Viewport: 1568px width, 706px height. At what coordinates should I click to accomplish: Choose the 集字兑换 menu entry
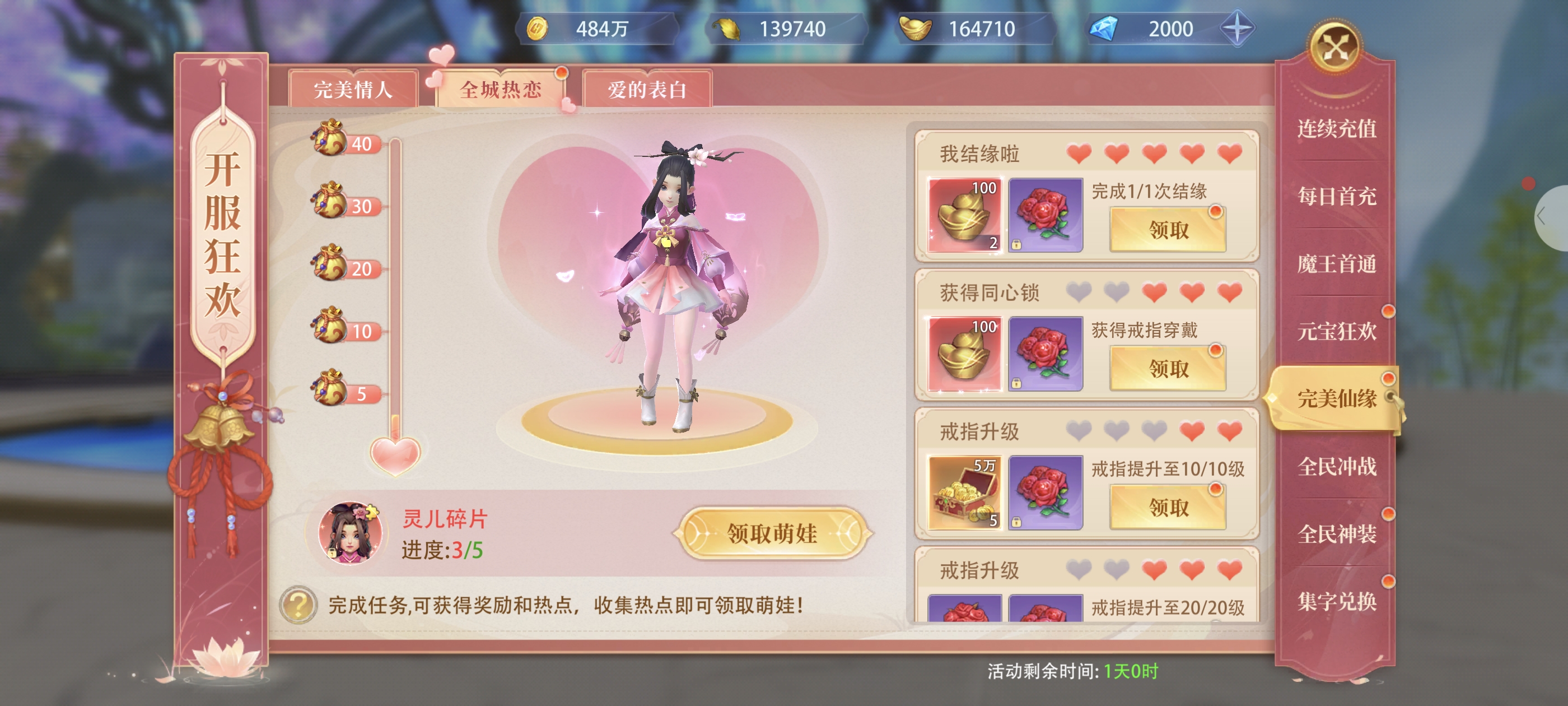(1336, 602)
